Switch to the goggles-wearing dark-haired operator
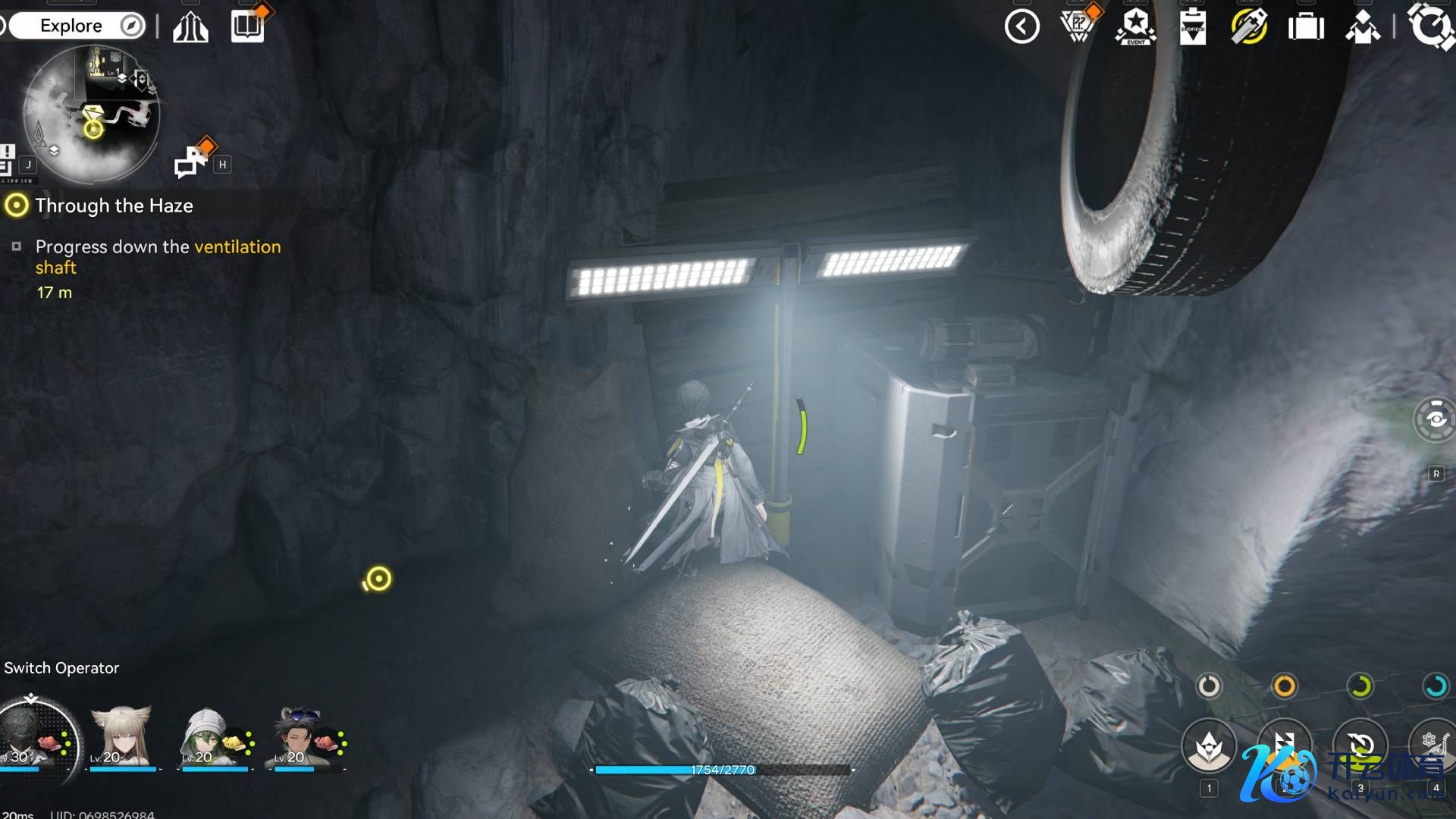 click(300, 737)
